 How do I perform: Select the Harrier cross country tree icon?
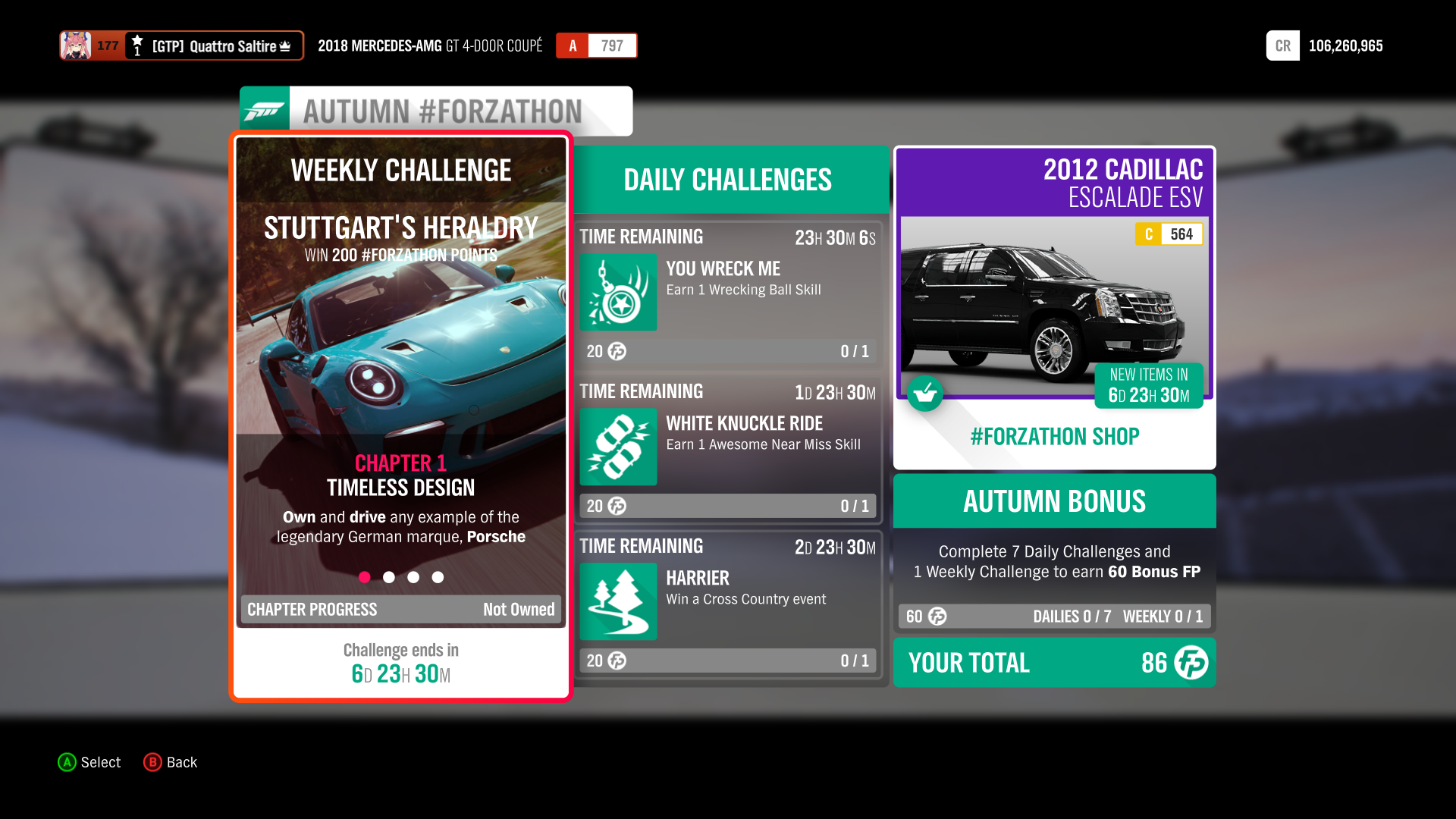coord(617,601)
